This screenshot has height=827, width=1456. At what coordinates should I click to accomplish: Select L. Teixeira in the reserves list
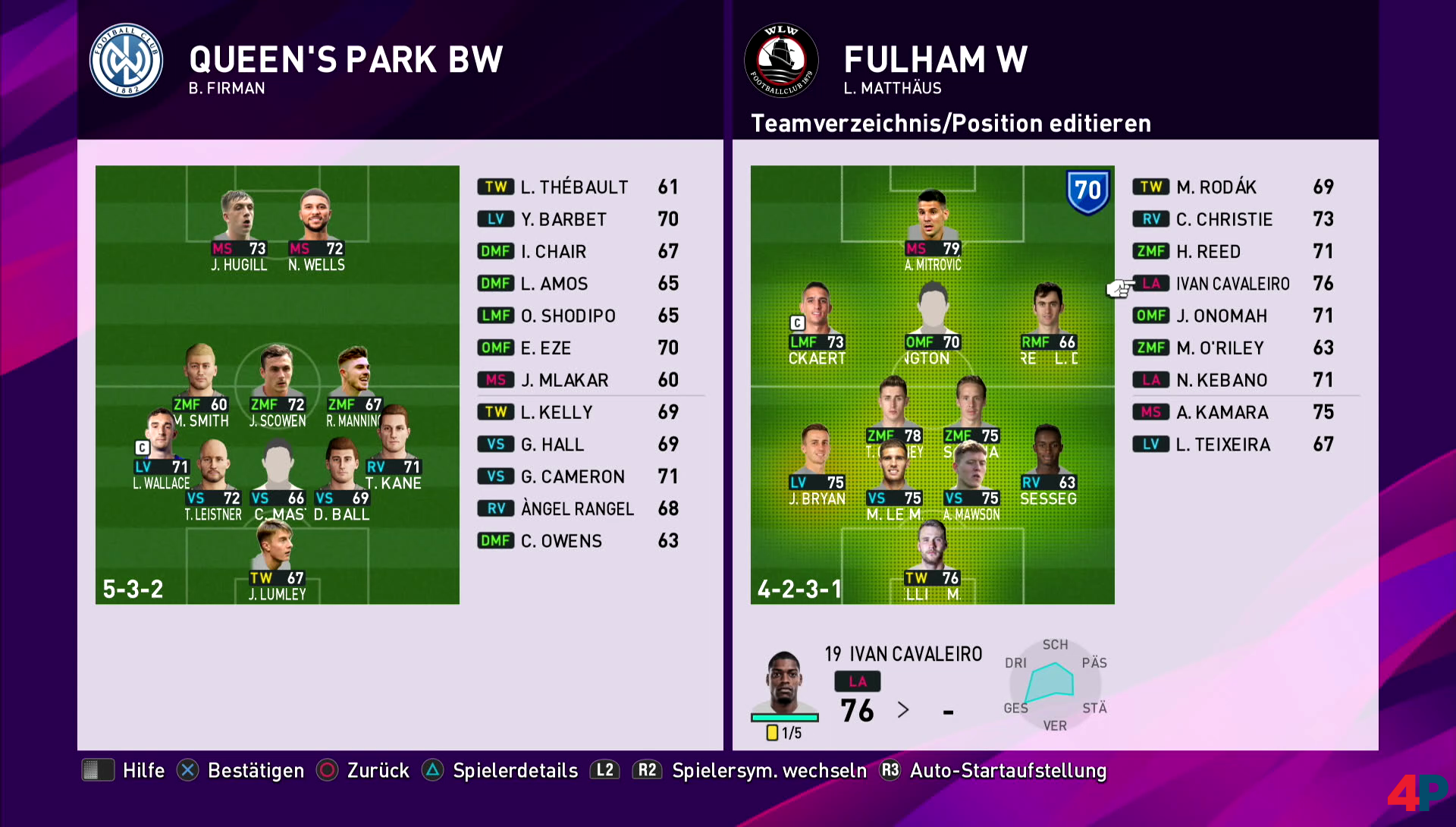(1222, 445)
